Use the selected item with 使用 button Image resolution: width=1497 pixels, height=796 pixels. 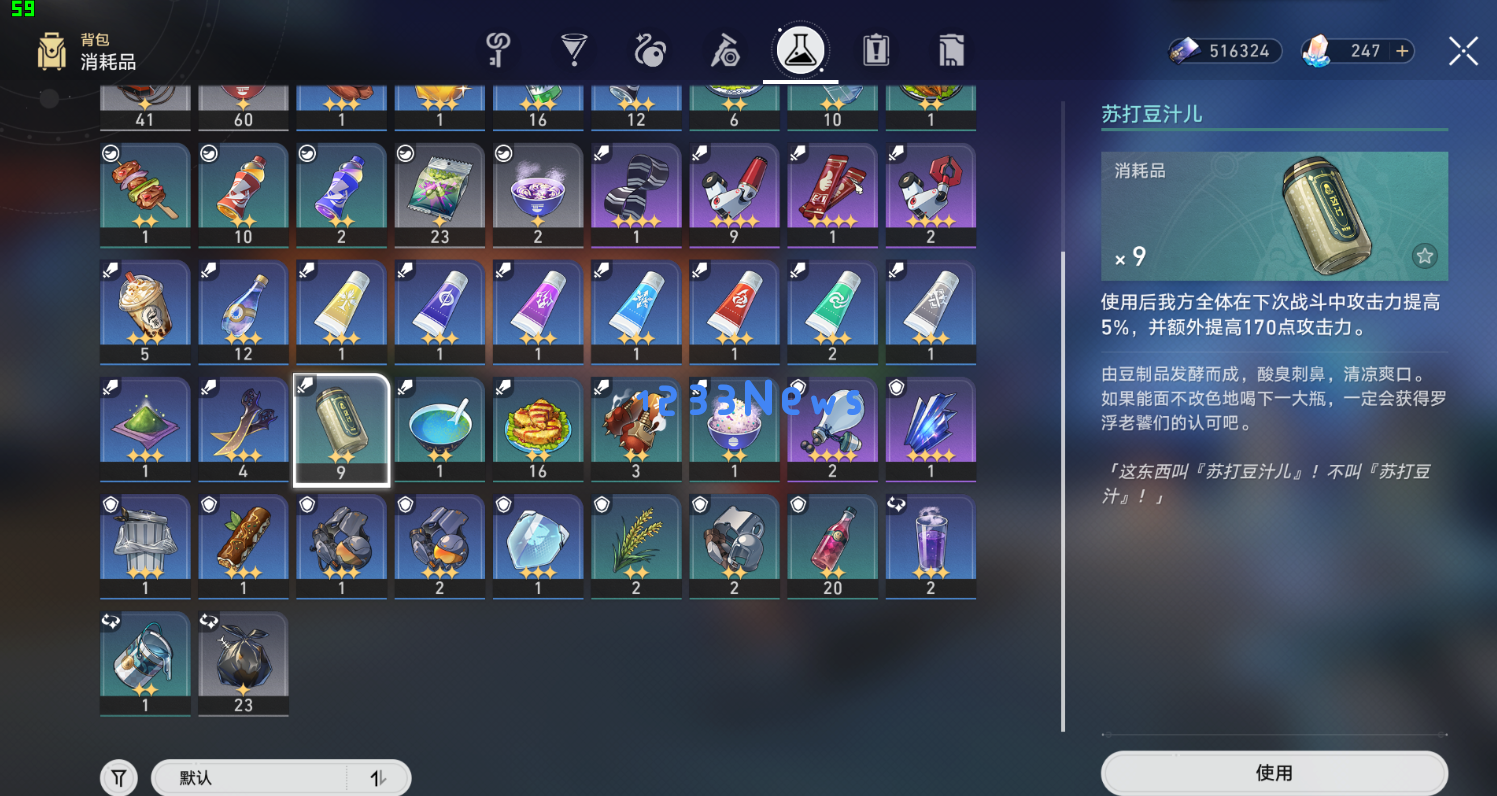[x=1274, y=773]
